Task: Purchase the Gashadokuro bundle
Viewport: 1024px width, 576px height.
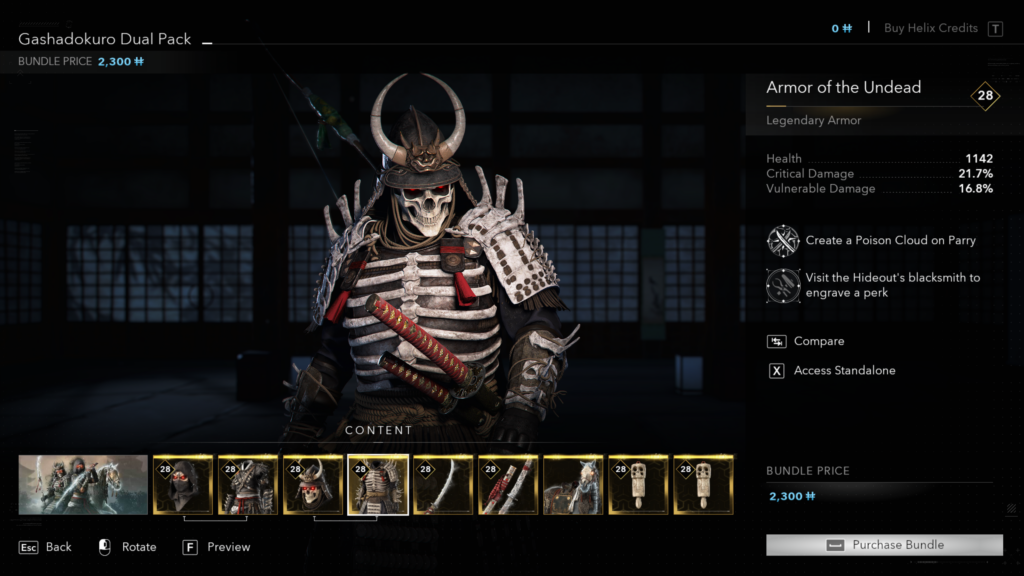Action: pyautogui.click(x=884, y=545)
